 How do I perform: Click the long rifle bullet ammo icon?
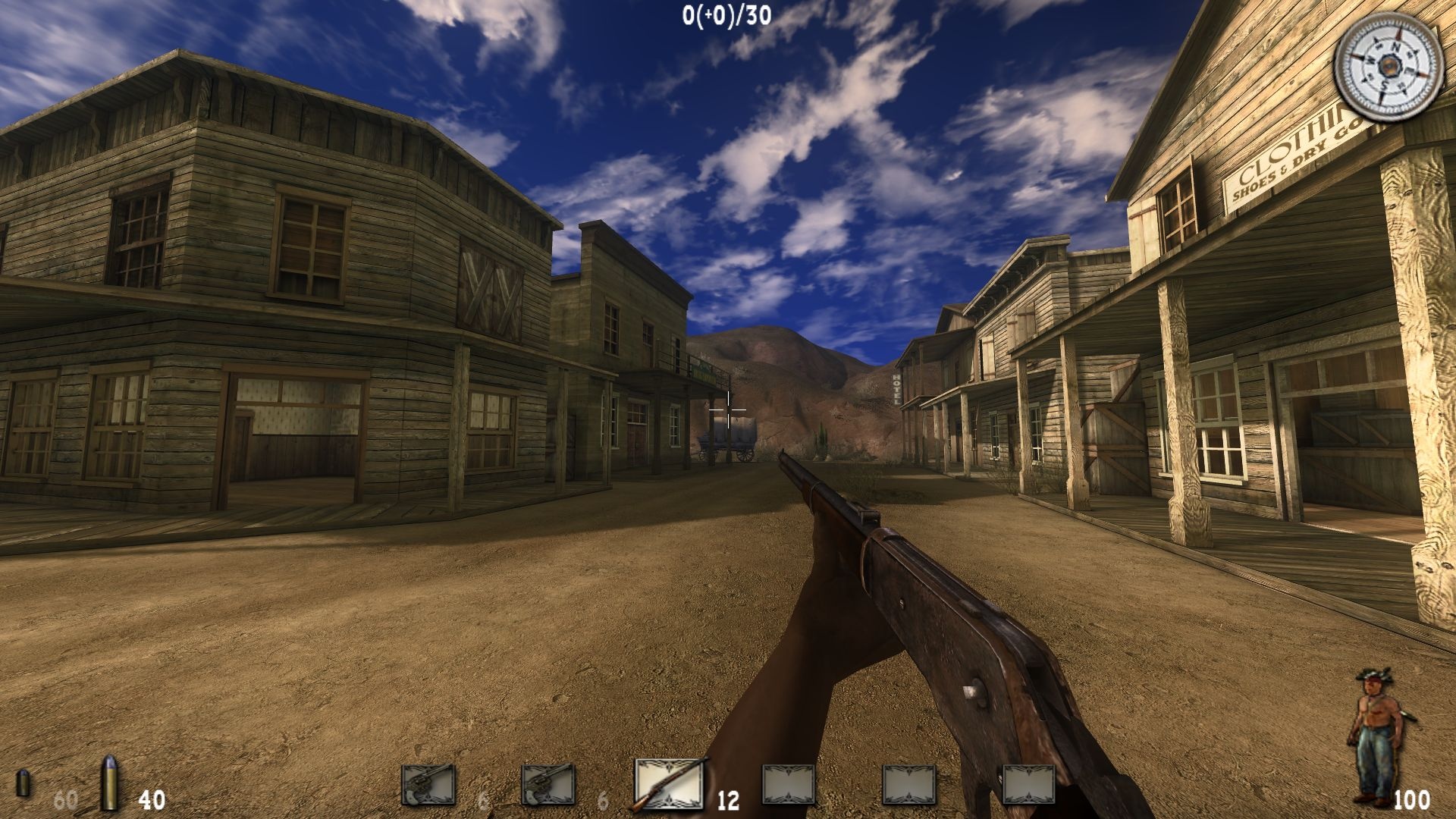coord(111,783)
